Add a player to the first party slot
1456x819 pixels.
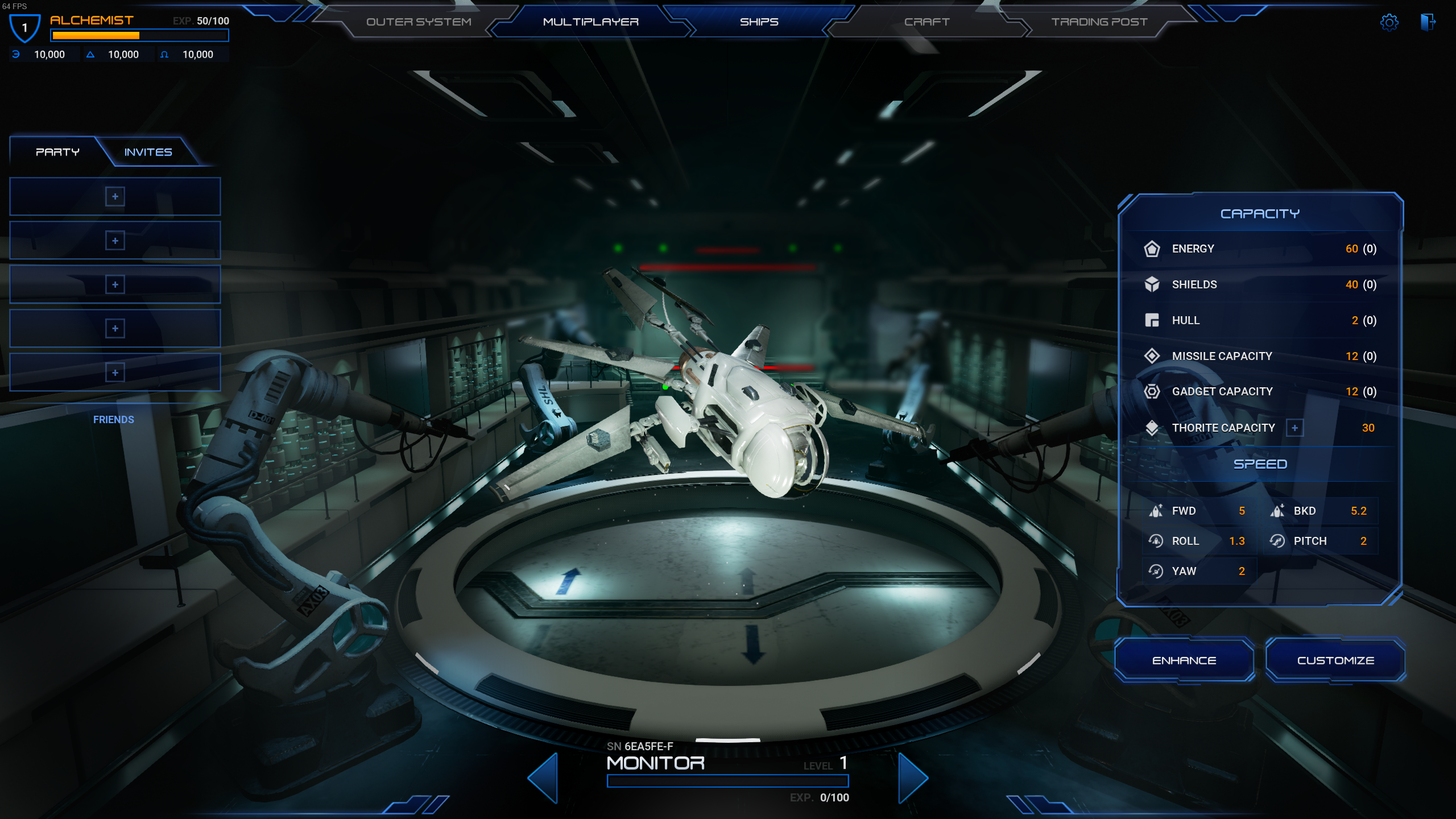114,196
